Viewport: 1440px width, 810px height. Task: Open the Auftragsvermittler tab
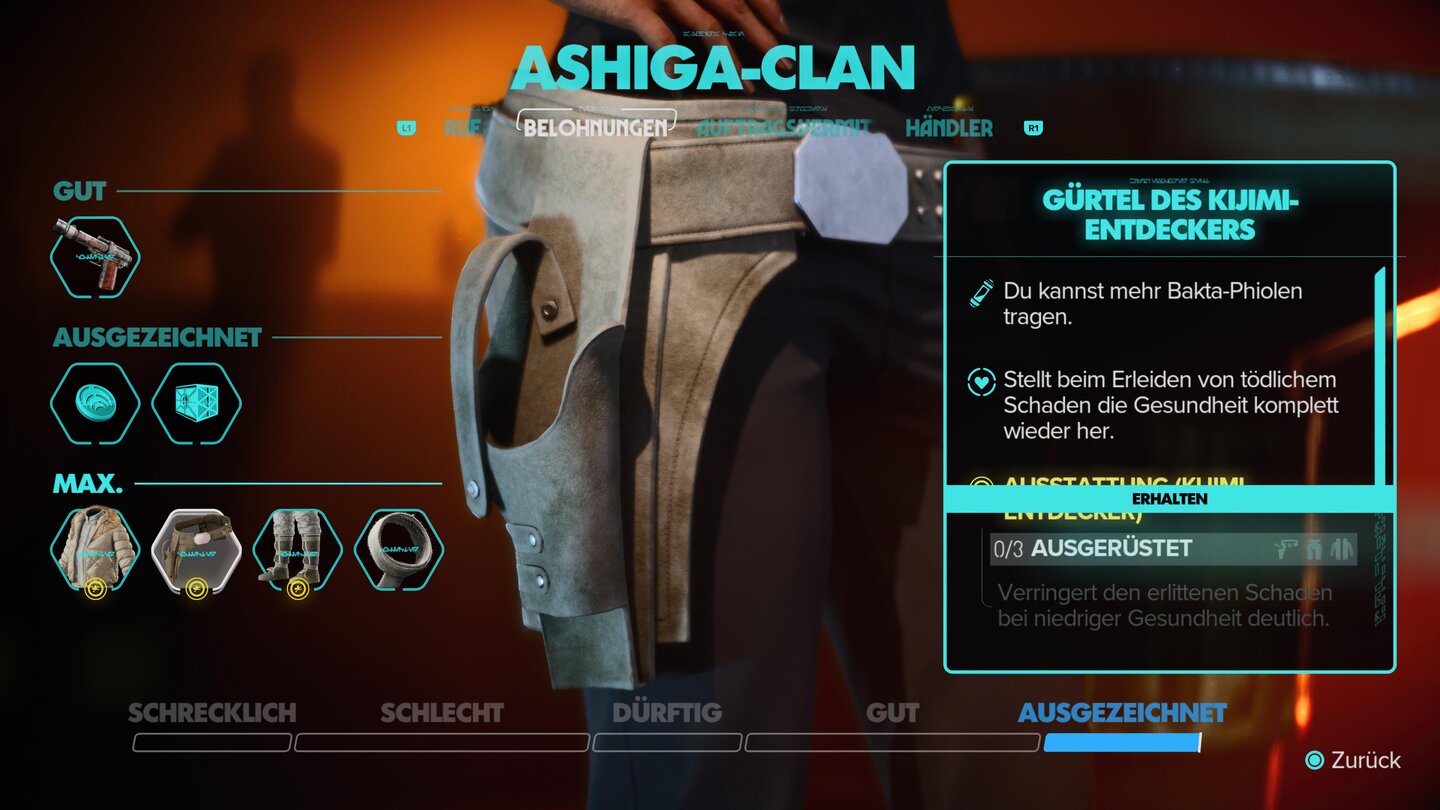[x=784, y=128]
